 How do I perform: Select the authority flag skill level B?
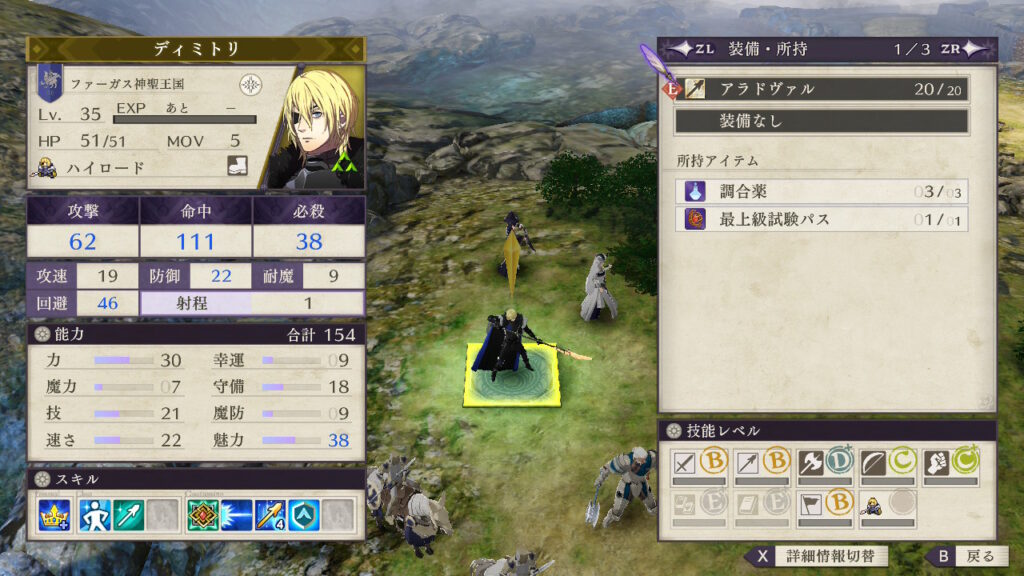(x=824, y=507)
